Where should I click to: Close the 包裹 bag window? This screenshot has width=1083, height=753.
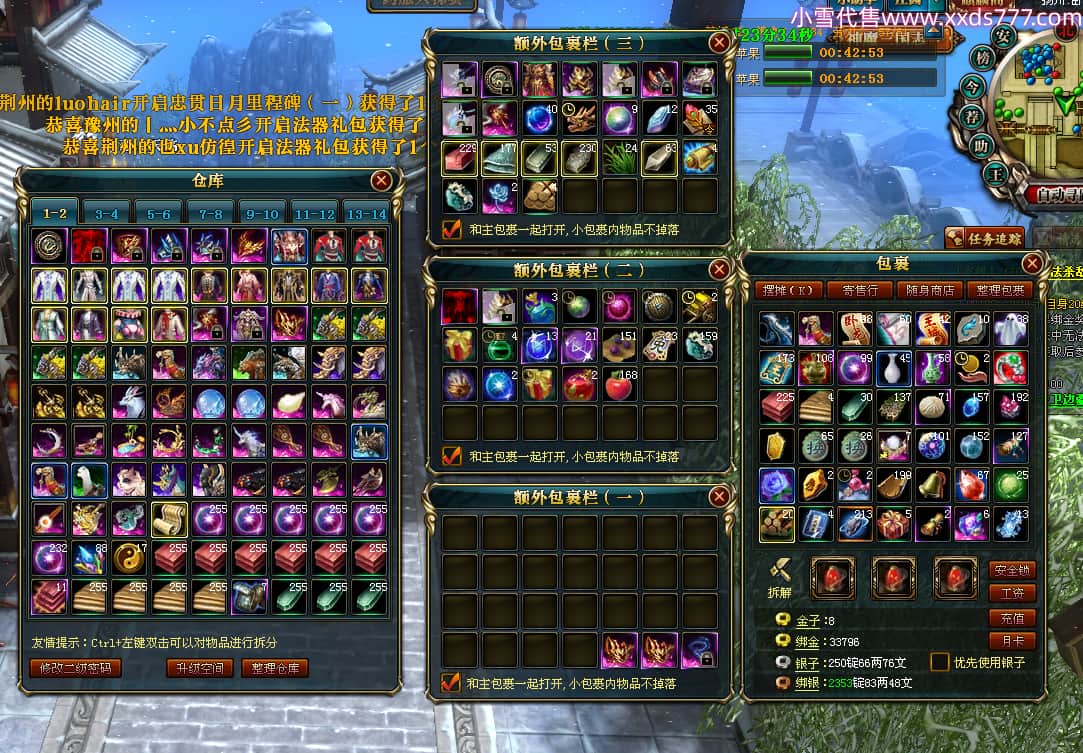[x=1032, y=264]
